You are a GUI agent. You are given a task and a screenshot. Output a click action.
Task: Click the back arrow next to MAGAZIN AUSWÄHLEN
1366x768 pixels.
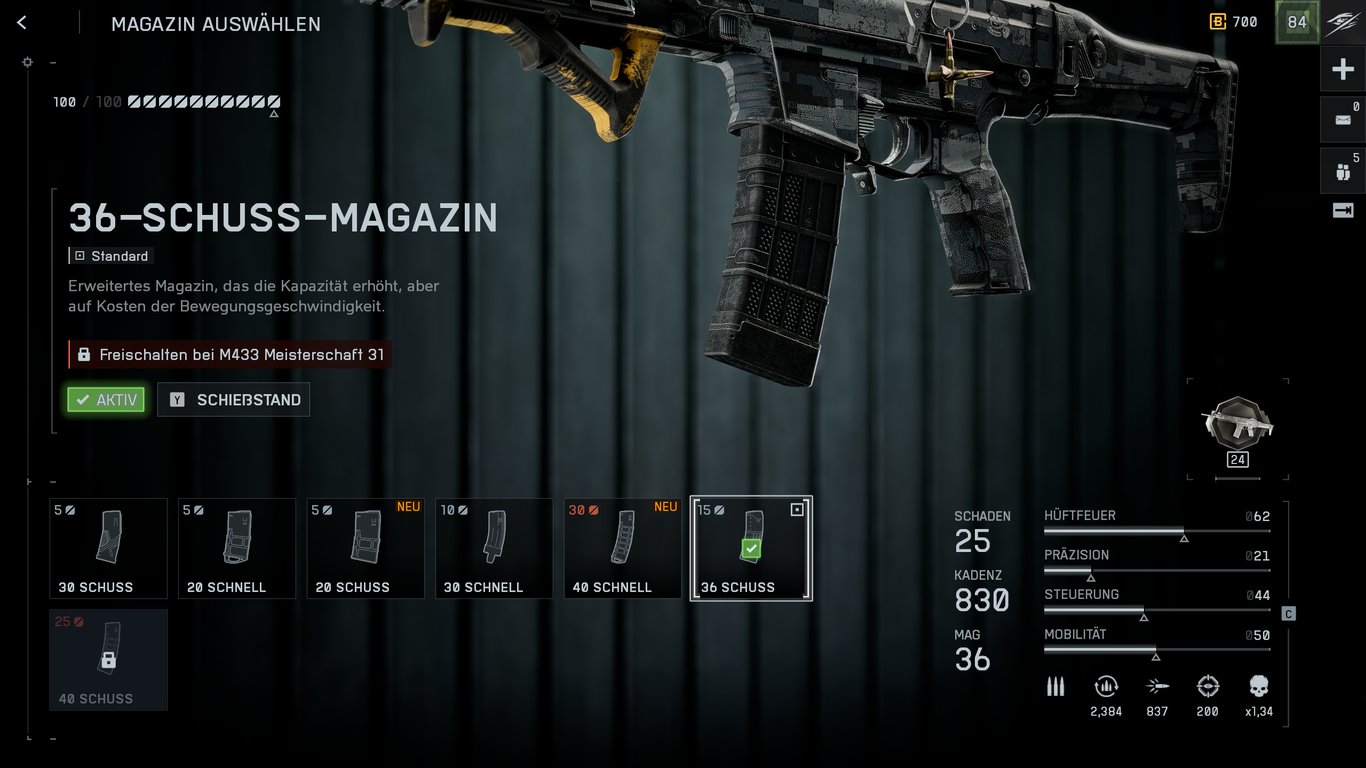pos(21,22)
